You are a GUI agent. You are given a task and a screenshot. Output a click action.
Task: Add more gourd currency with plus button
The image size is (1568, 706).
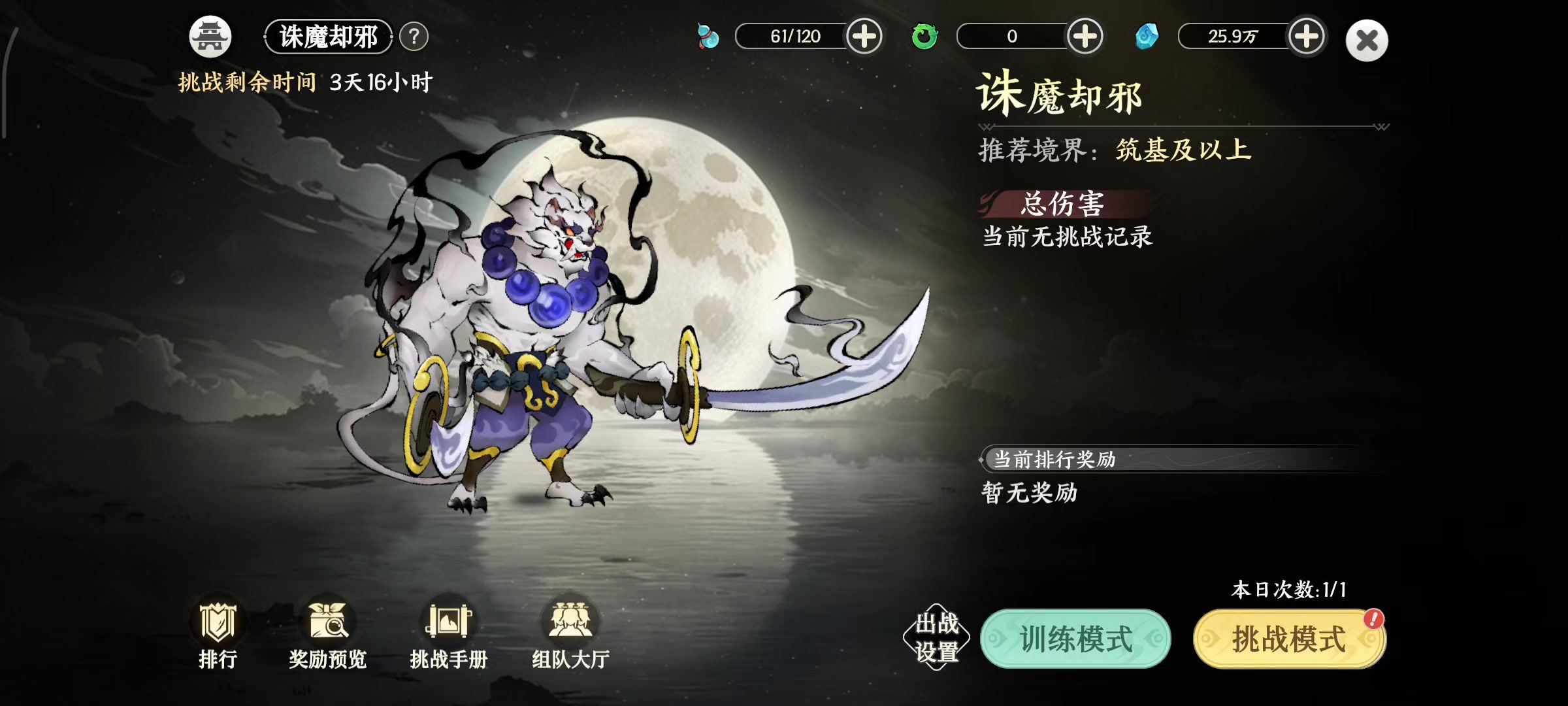[864, 37]
